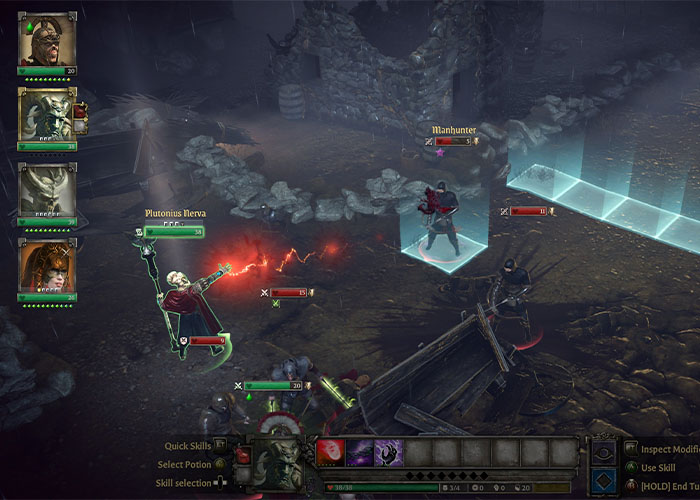This screenshot has height=500, width=700.
Task: Activate the purple claw skill
Action: (389, 453)
